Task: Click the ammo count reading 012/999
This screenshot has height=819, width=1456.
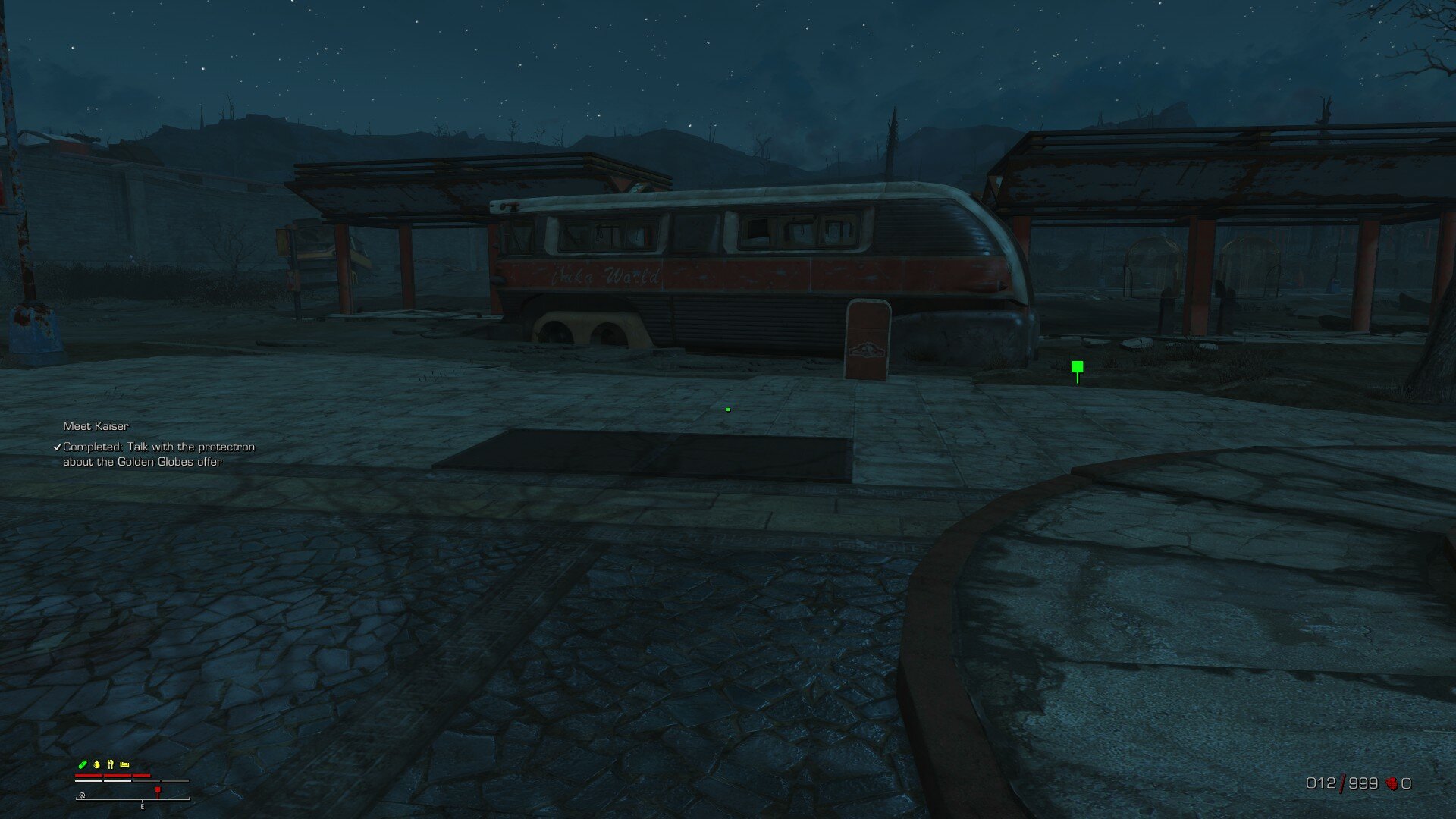Action: coord(1341,783)
